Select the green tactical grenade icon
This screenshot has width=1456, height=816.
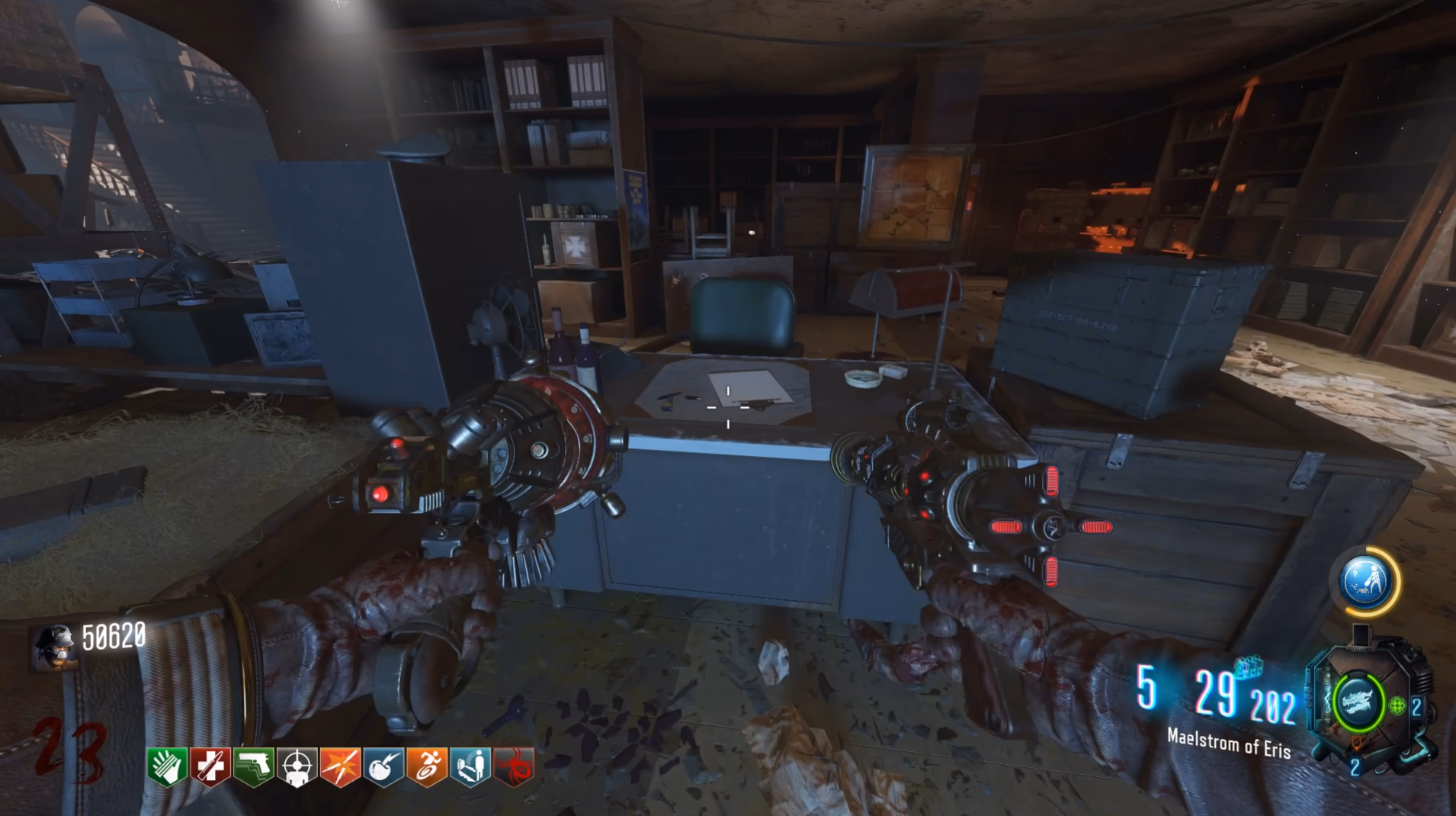[x=1397, y=705]
